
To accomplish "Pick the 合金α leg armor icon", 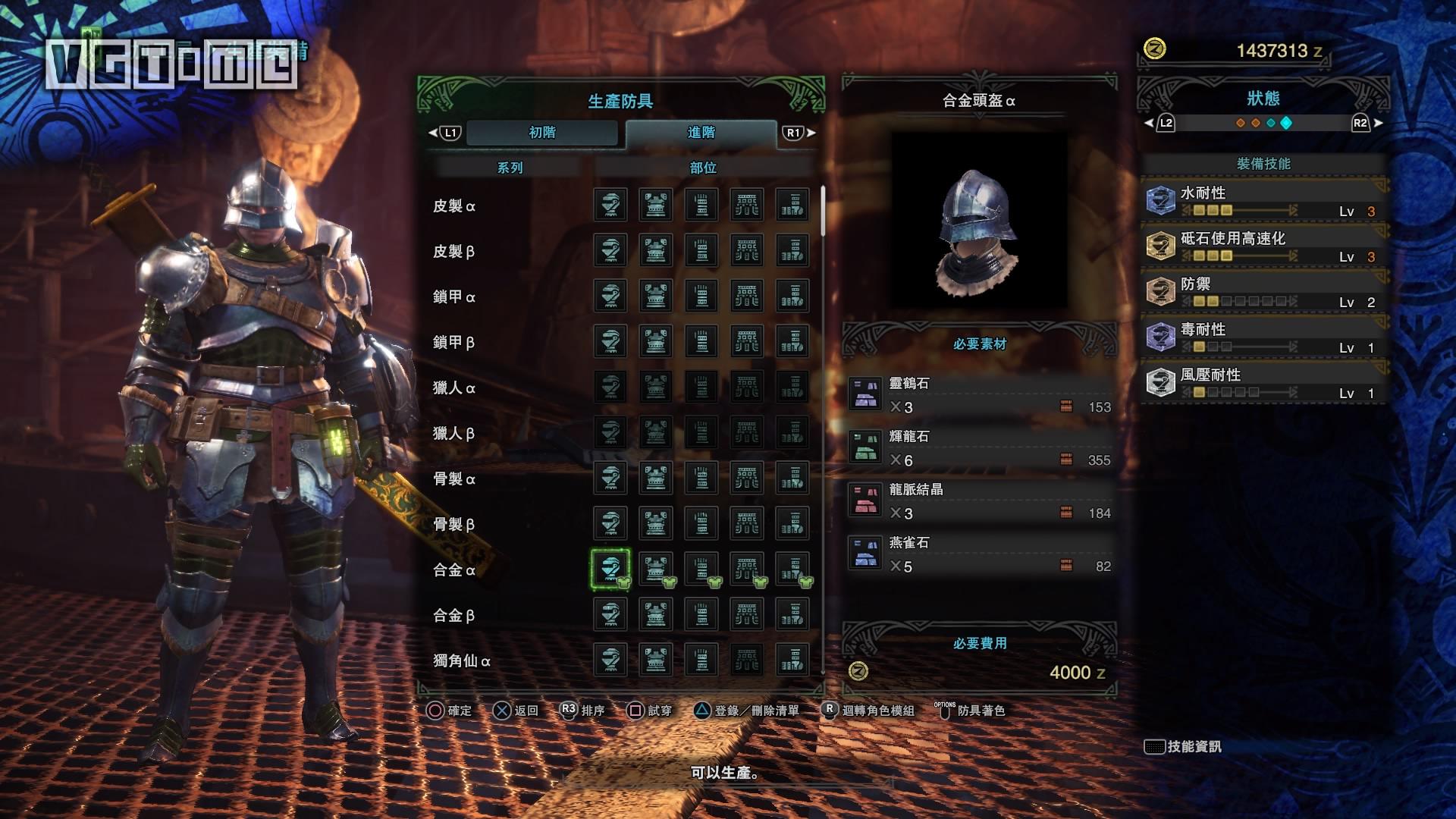I will point(792,569).
